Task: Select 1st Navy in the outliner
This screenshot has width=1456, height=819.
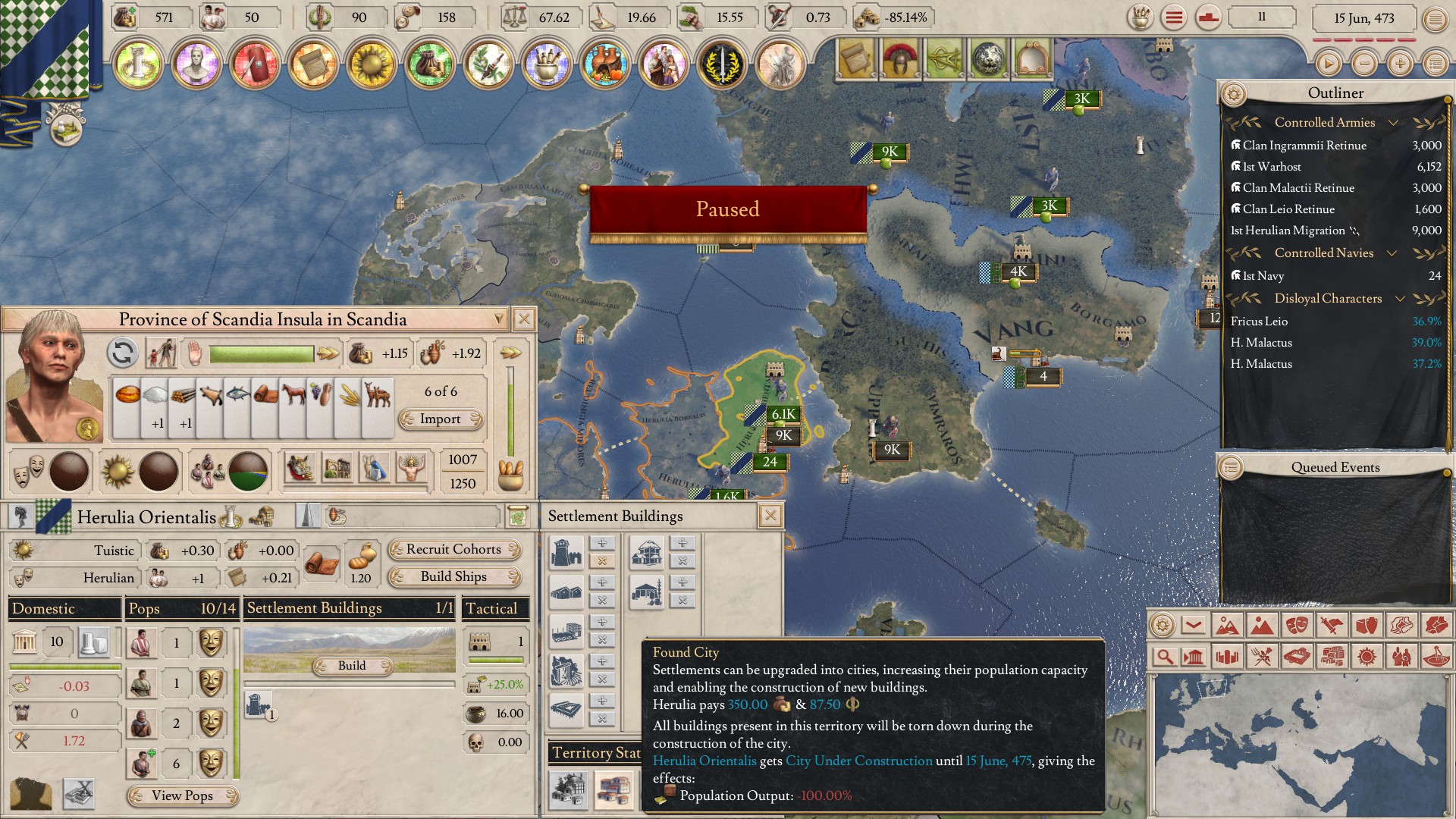Action: (1263, 276)
